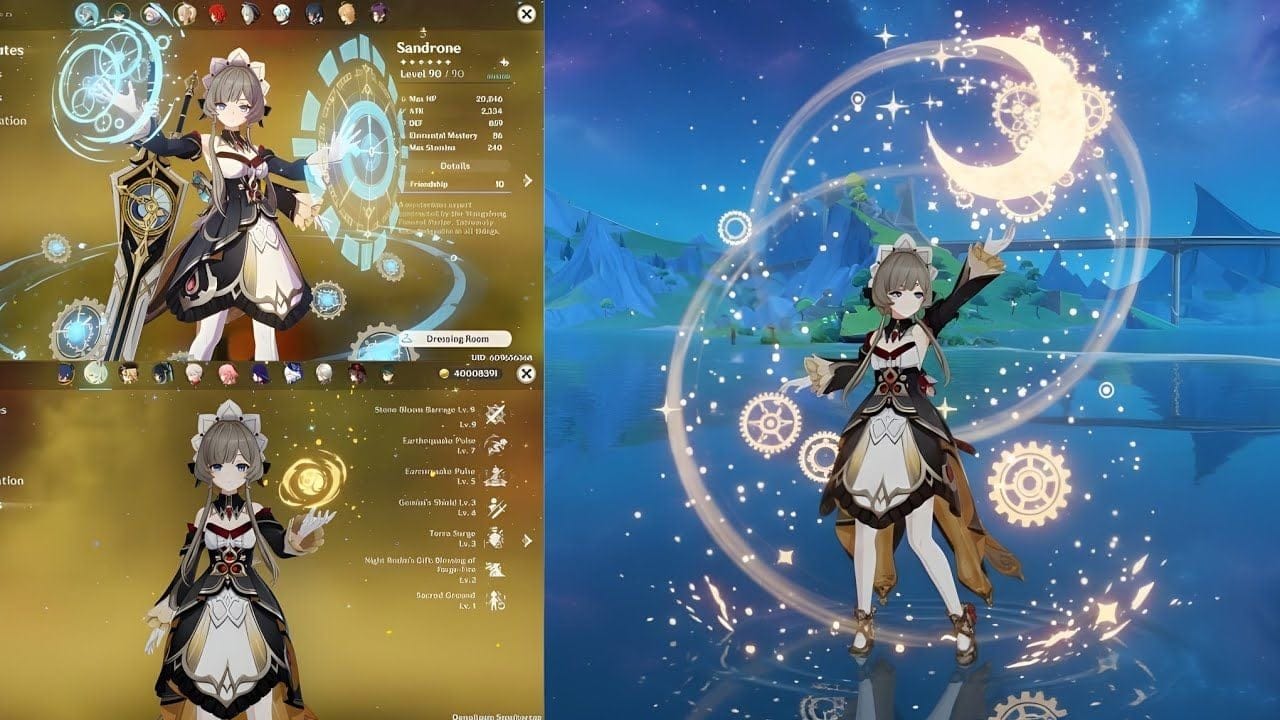Image resolution: width=1280 pixels, height=720 pixels.
Task: Click the icon beside the rarity stars
Action: [504, 61]
